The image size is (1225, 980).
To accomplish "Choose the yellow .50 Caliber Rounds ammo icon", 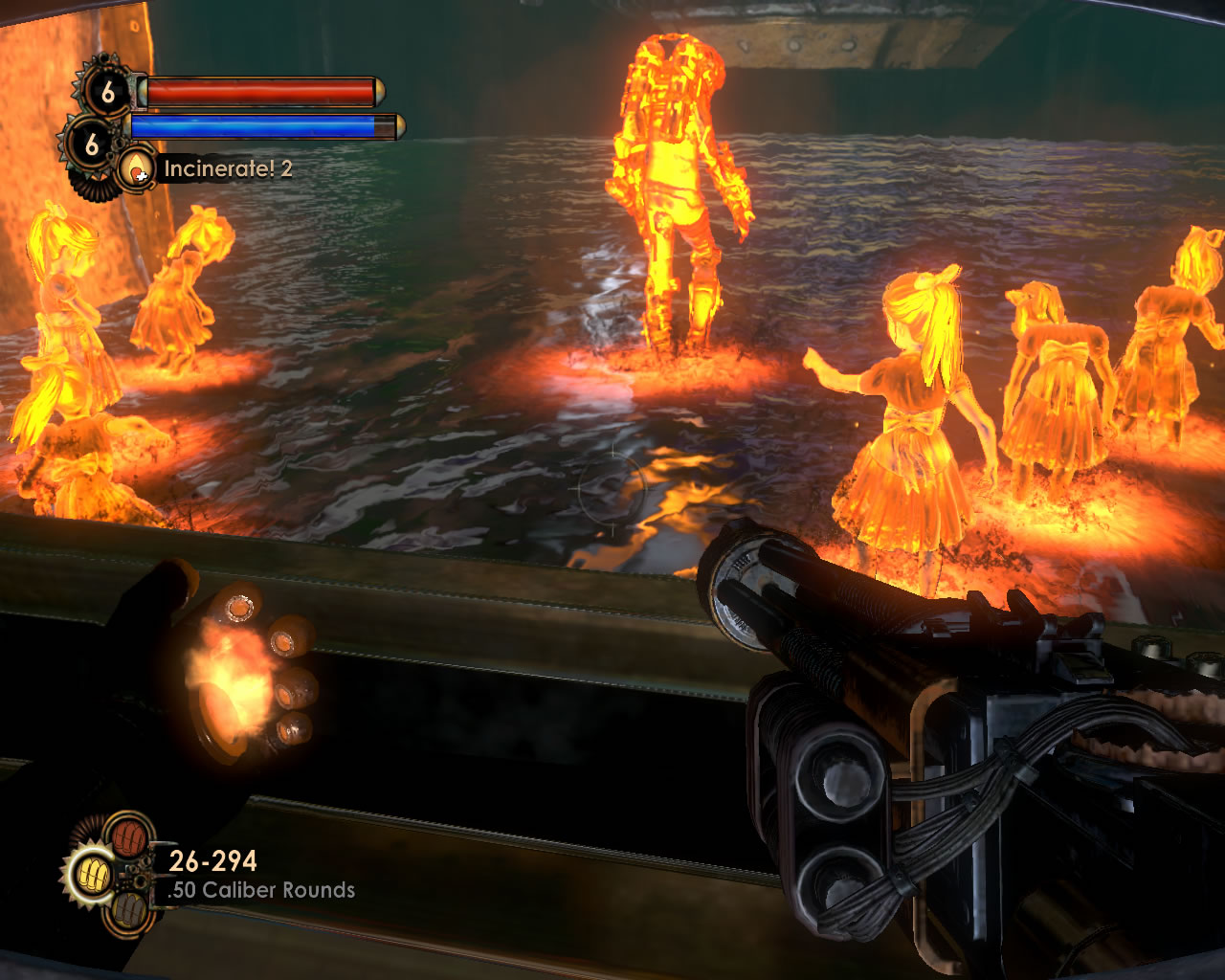I will (92, 874).
